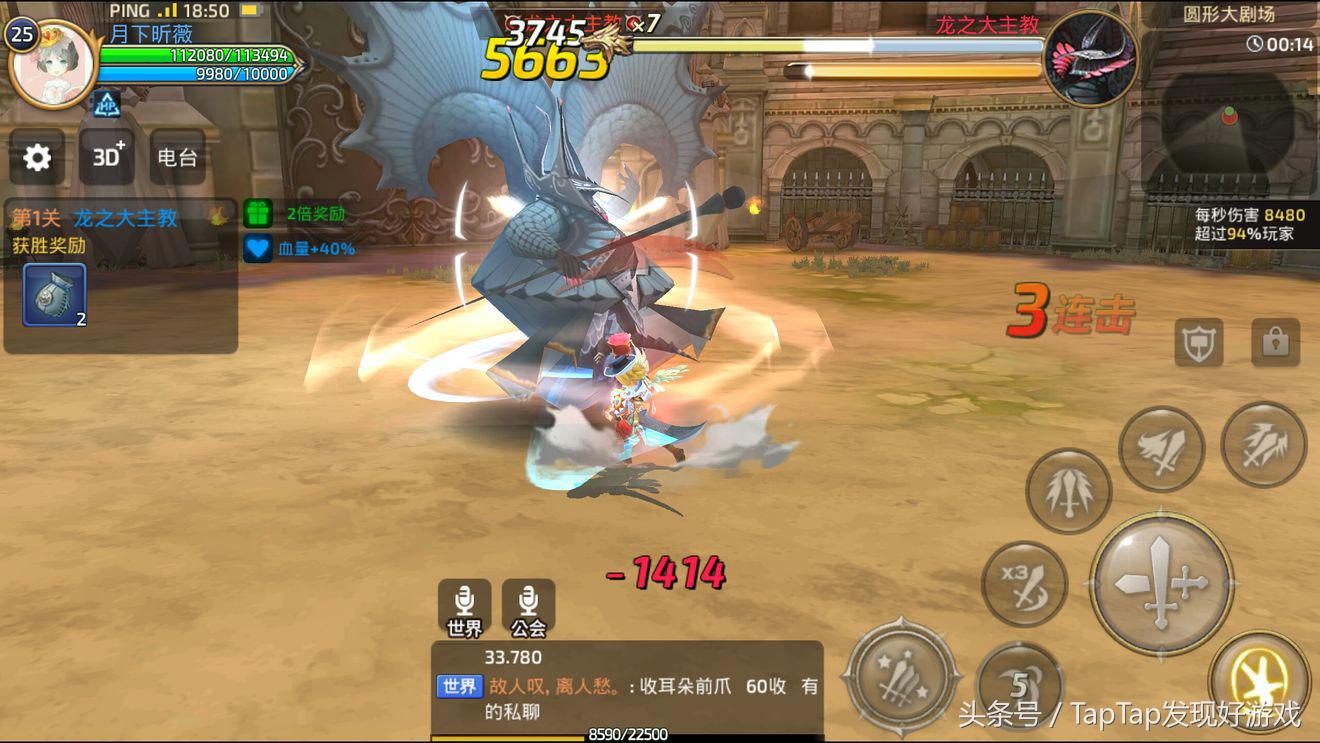Toggle the padlock target lock button
The width and height of the screenshot is (1320, 743).
pos(1275,343)
